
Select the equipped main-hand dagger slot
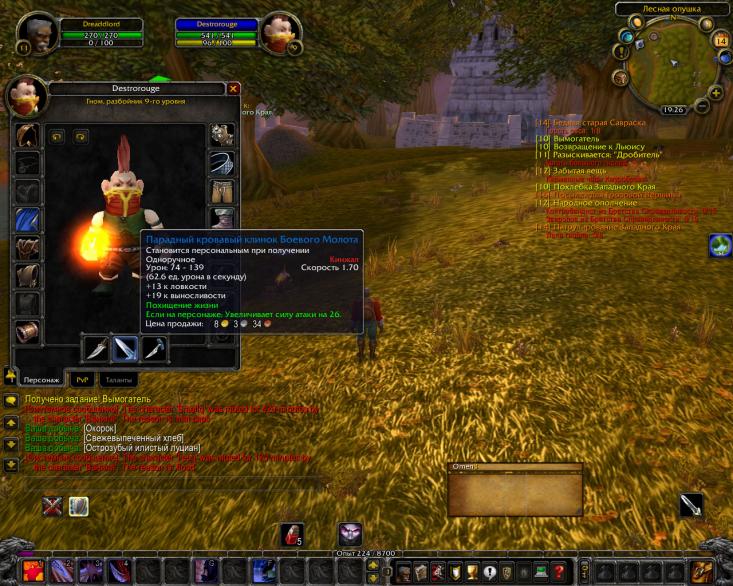pyautogui.click(x=97, y=348)
